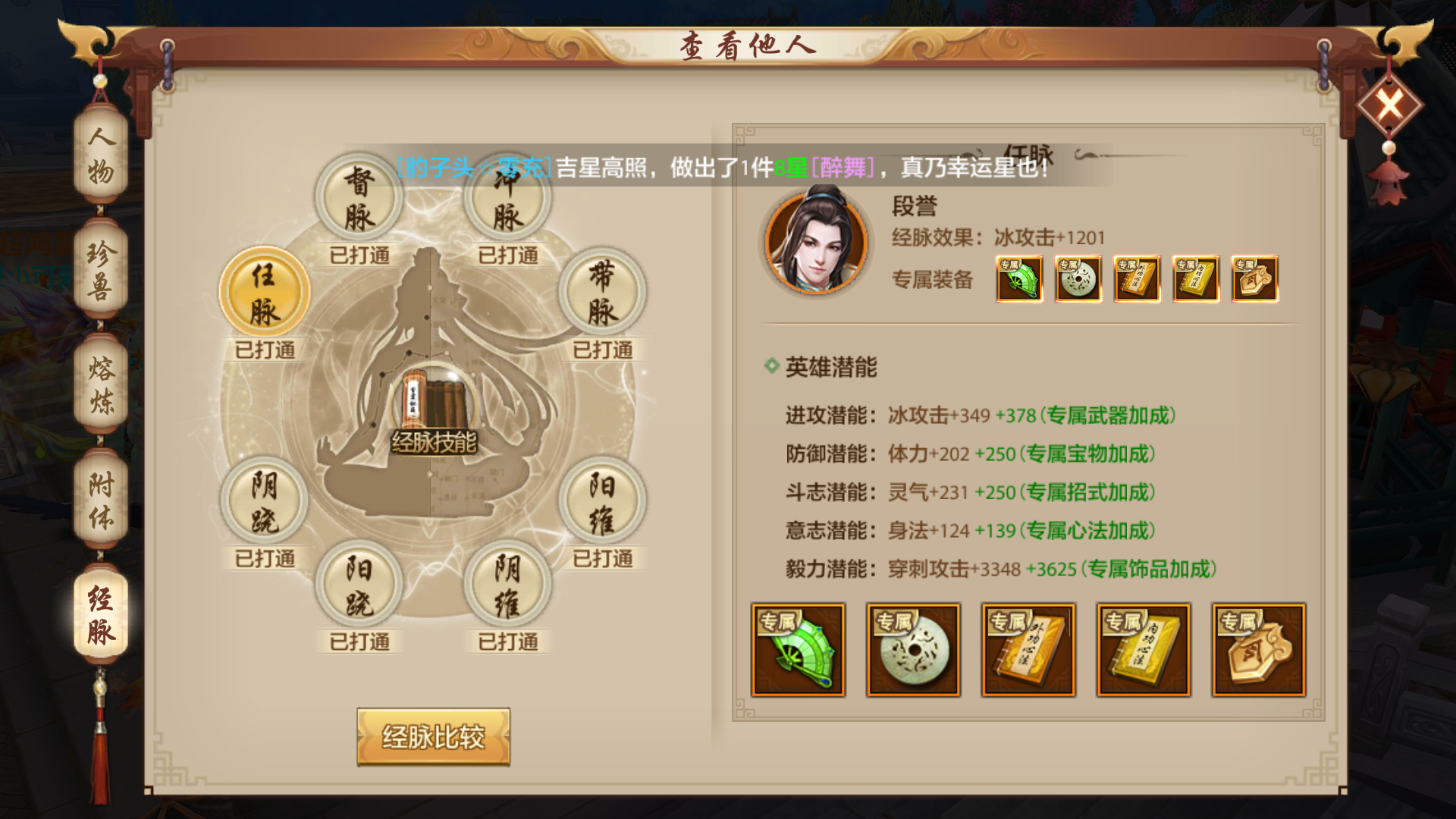Choose the 阳维 meridian node
Image resolution: width=1456 pixels, height=819 pixels.
pyautogui.click(x=602, y=502)
